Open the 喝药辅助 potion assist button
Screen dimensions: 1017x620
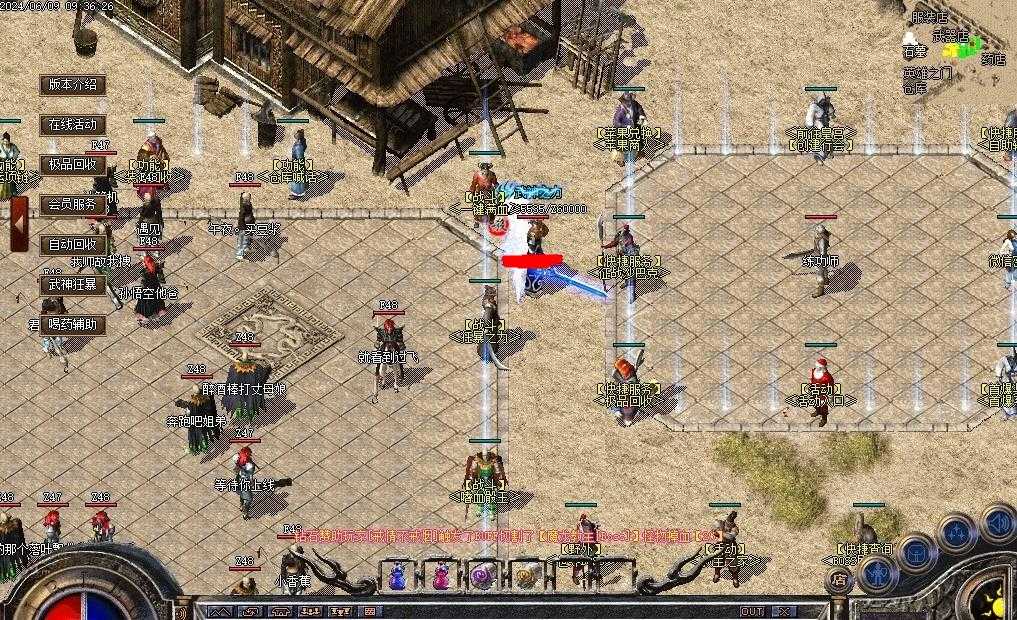73,324
